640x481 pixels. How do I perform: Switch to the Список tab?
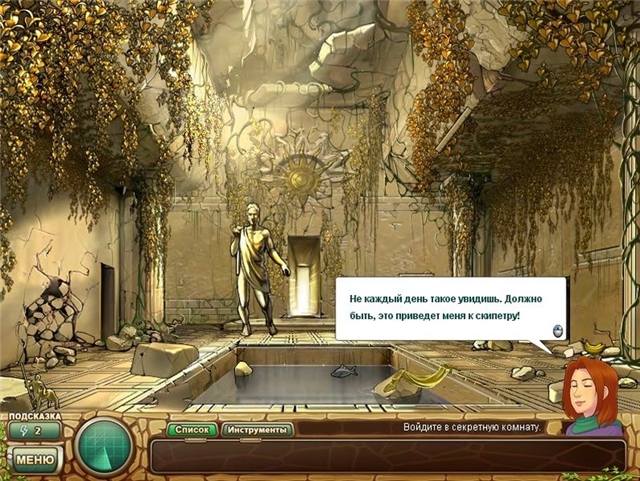tap(192, 430)
